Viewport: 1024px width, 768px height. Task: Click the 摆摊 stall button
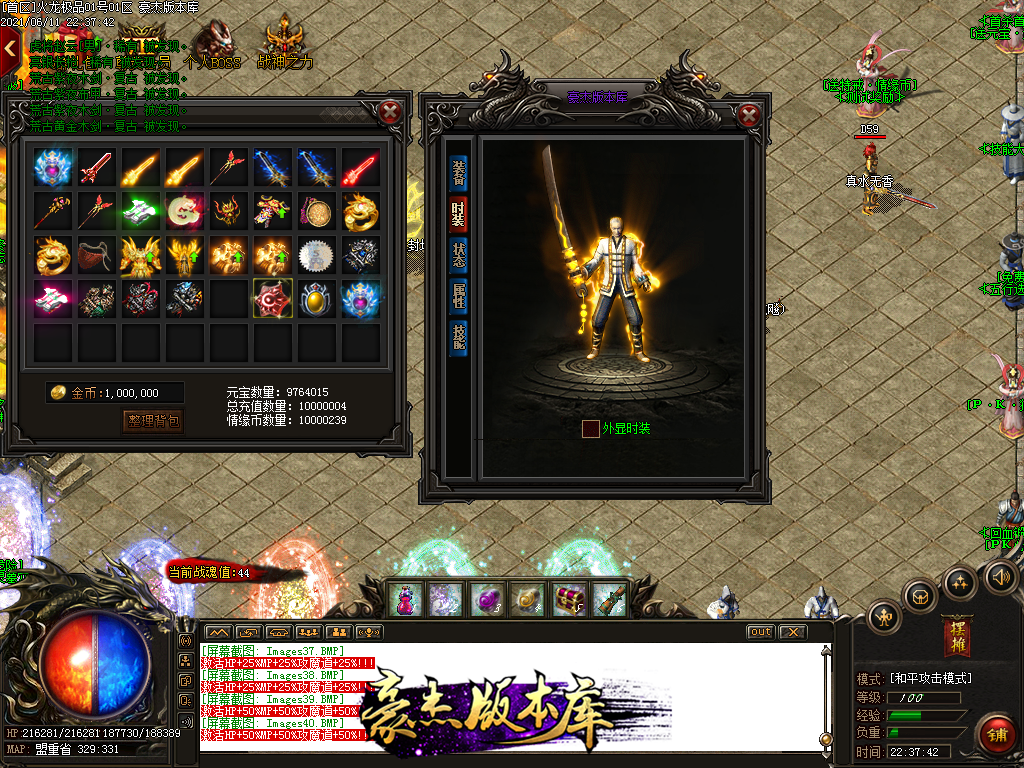point(956,638)
